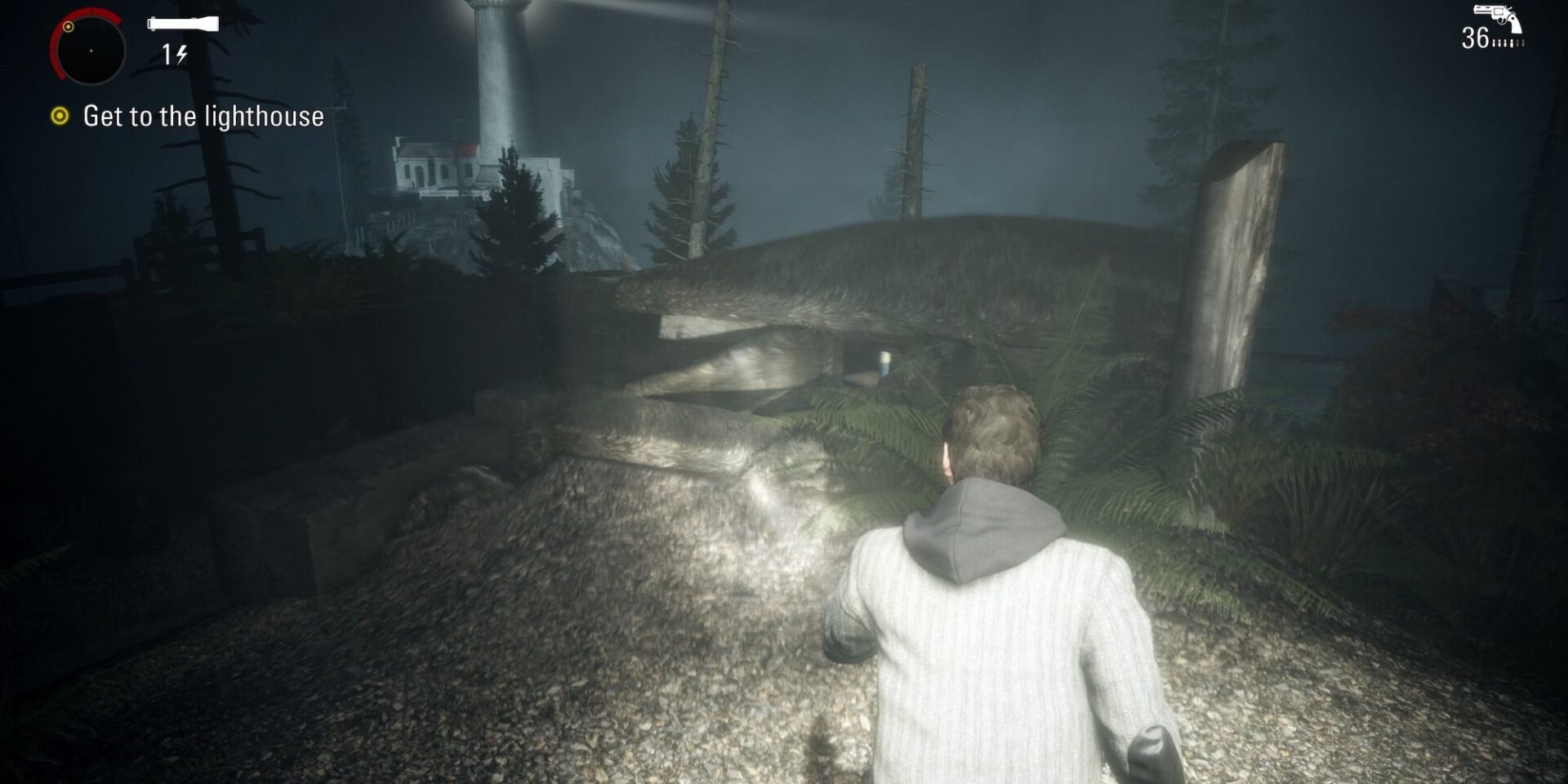
Task: Switch to the revolver ammo display
Action: [1494, 12]
